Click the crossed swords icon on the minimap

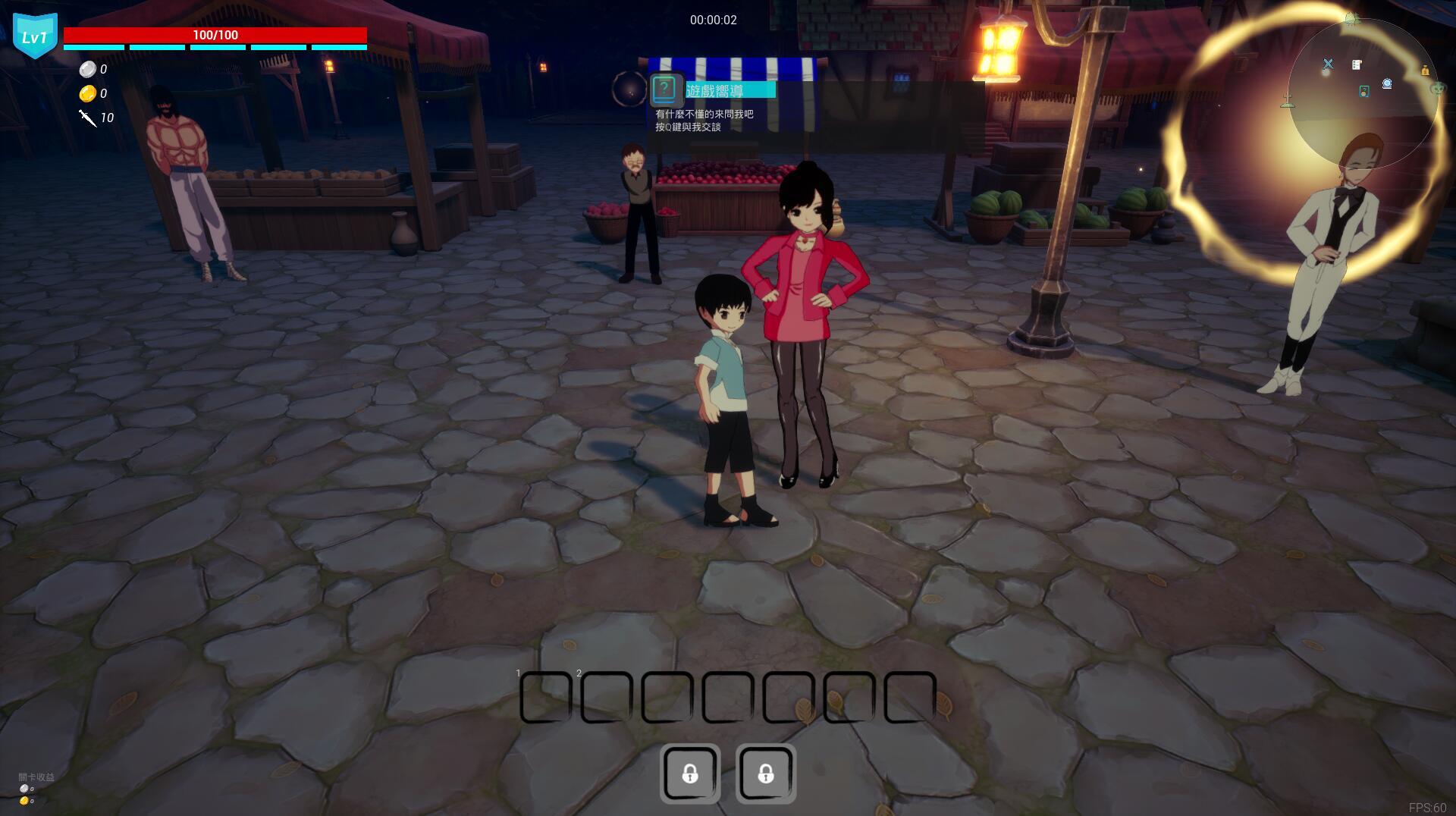pos(1328,64)
